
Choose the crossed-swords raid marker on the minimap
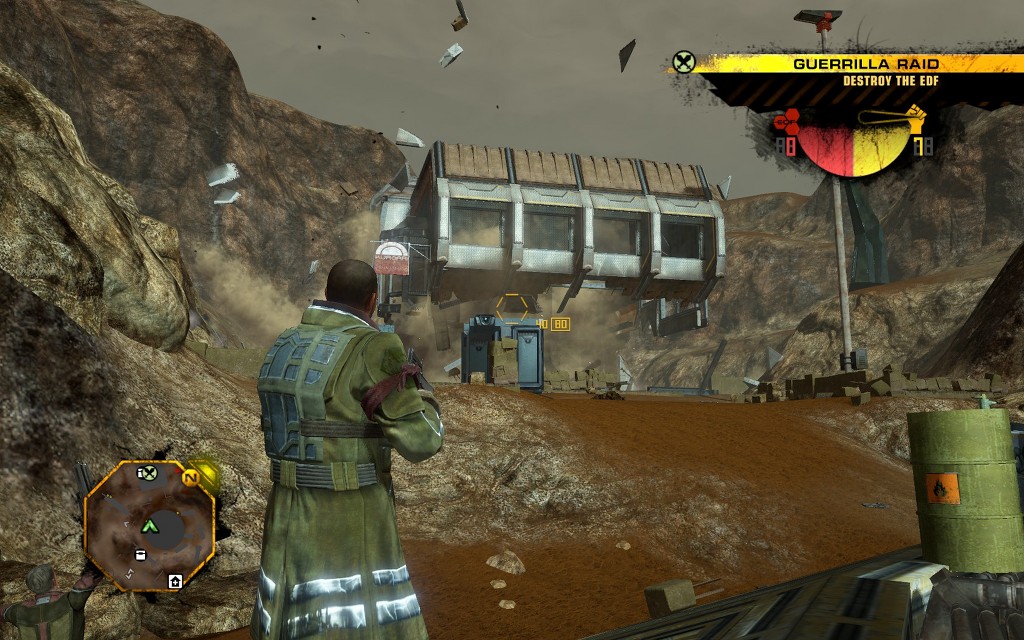[148, 474]
